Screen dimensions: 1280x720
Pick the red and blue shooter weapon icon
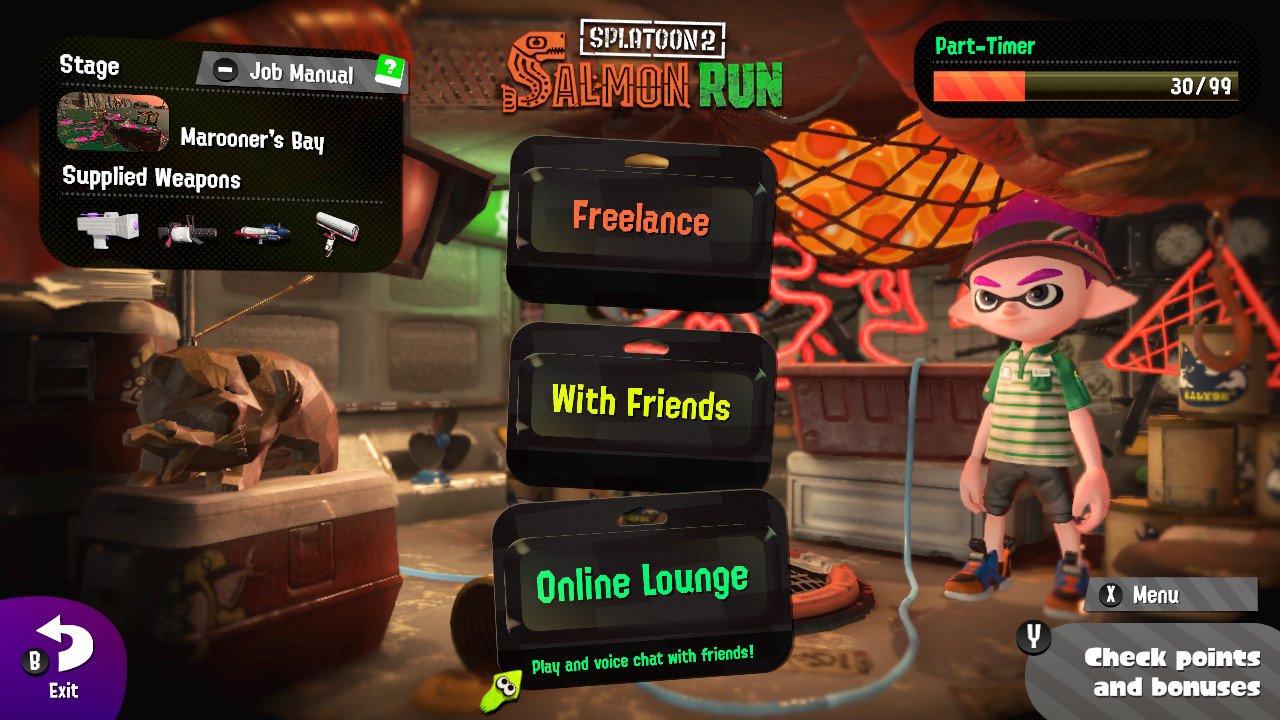[x=262, y=232]
